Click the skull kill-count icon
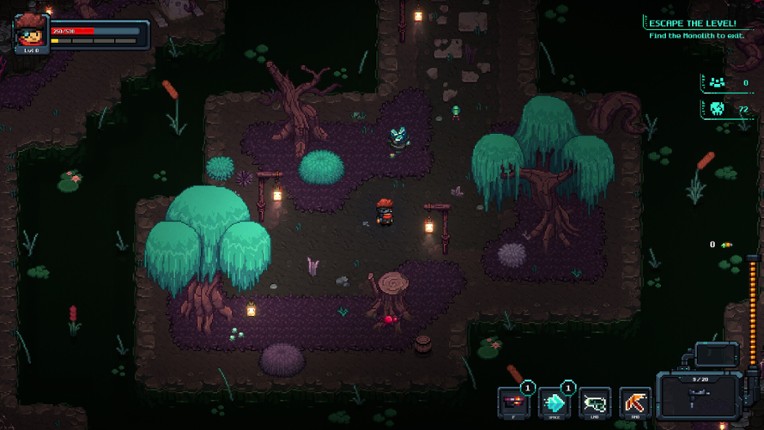Image resolution: width=764 pixels, height=430 pixels. point(717,109)
